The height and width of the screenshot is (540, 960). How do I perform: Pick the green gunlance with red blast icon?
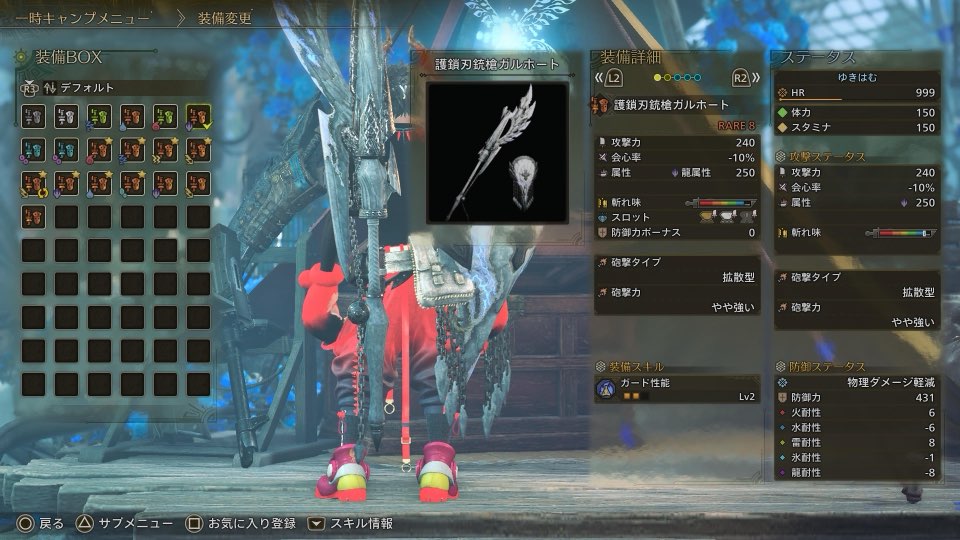point(165,117)
